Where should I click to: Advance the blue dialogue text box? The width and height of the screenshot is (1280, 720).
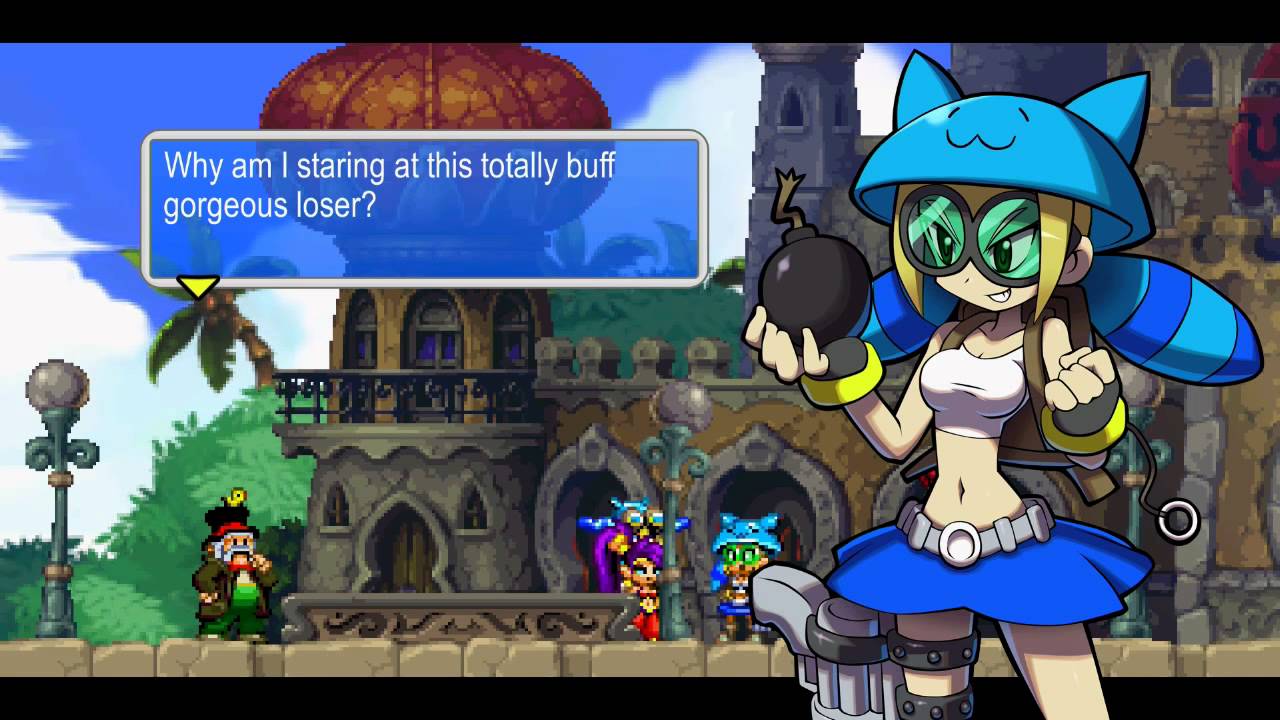[424, 206]
